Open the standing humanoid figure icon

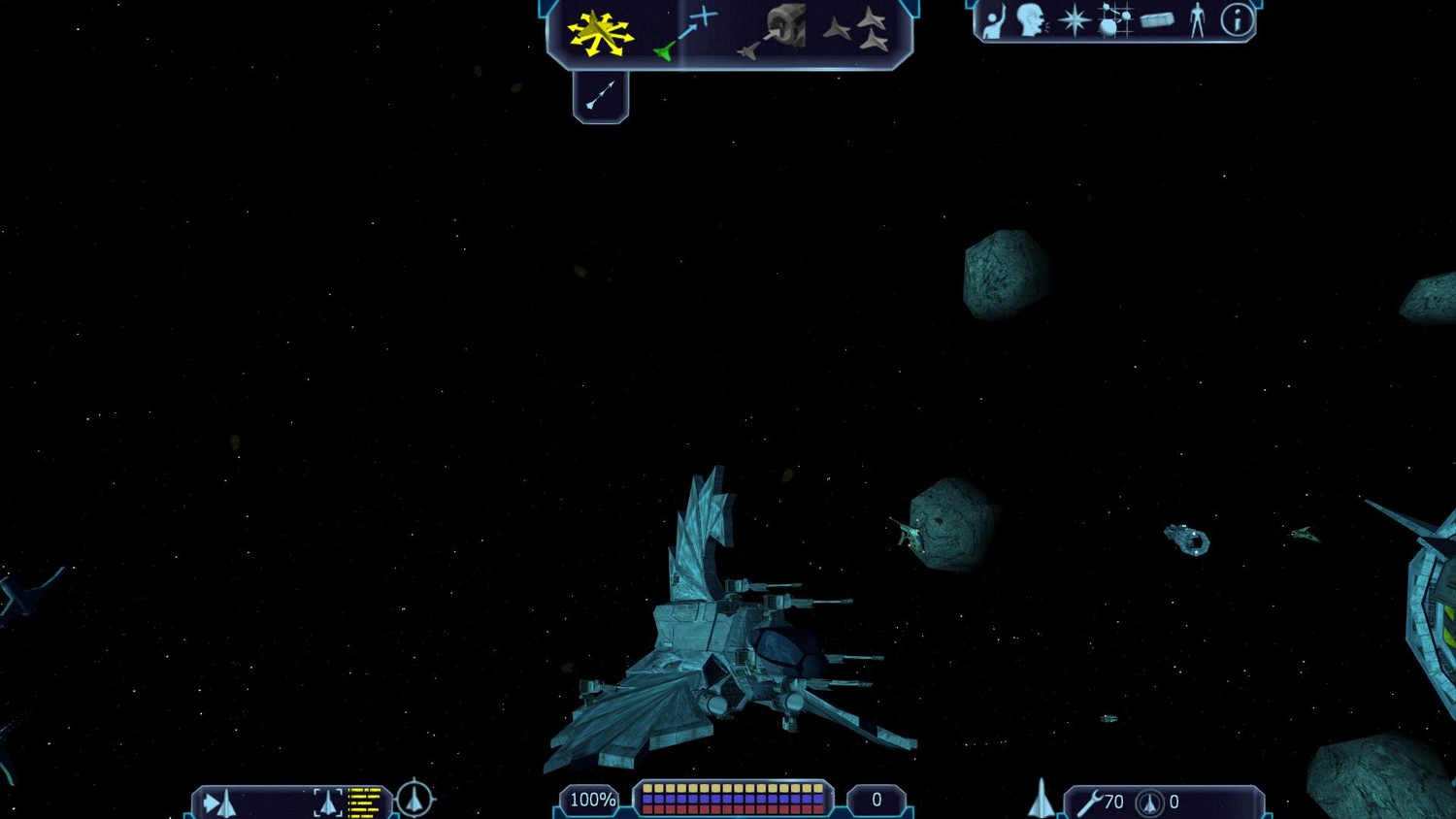[x=1197, y=20]
